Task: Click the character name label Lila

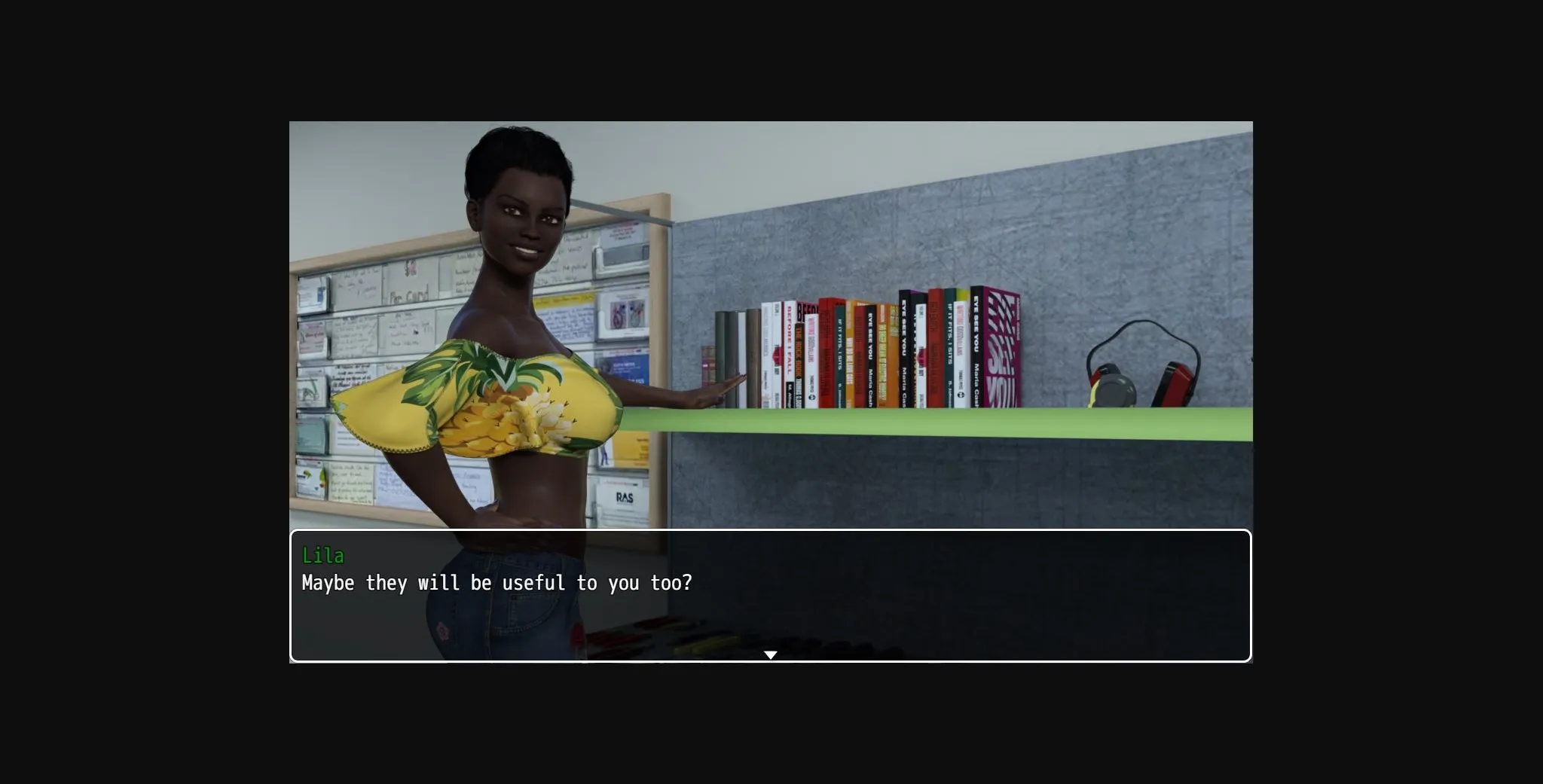Action: (324, 556)
